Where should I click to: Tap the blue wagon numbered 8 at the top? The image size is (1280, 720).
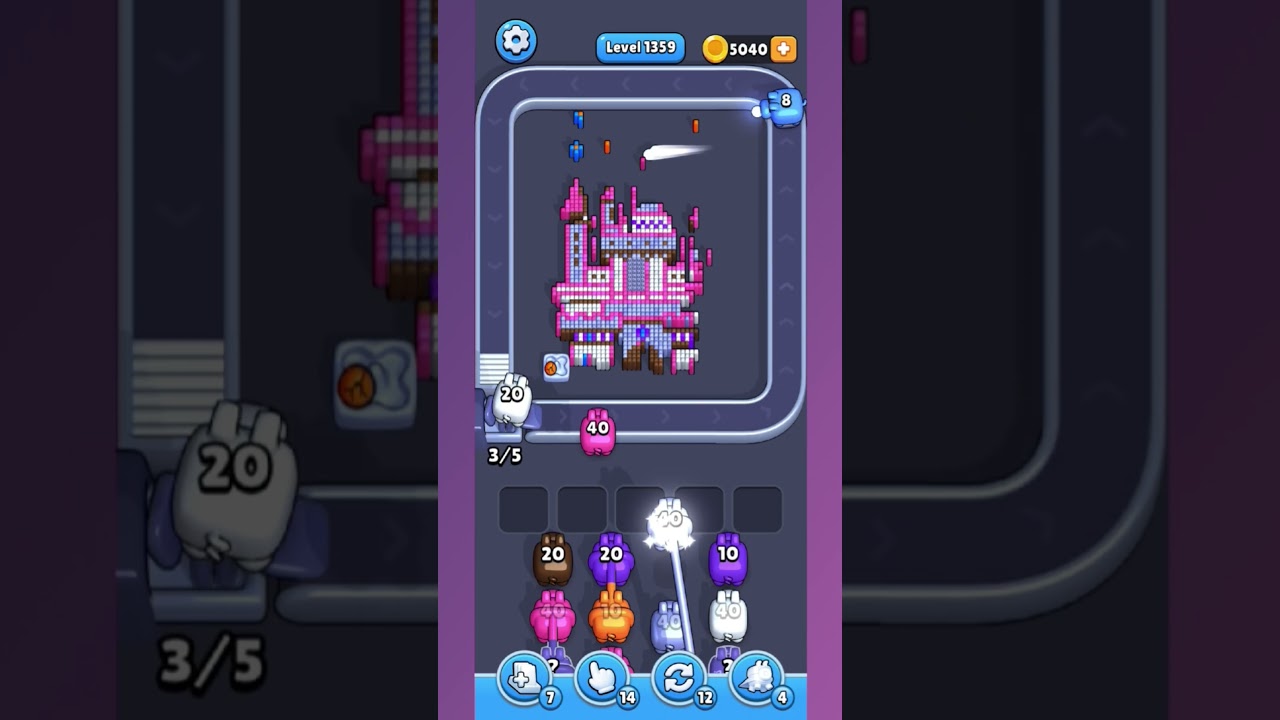pyautogui.click(x=782, y=105)
